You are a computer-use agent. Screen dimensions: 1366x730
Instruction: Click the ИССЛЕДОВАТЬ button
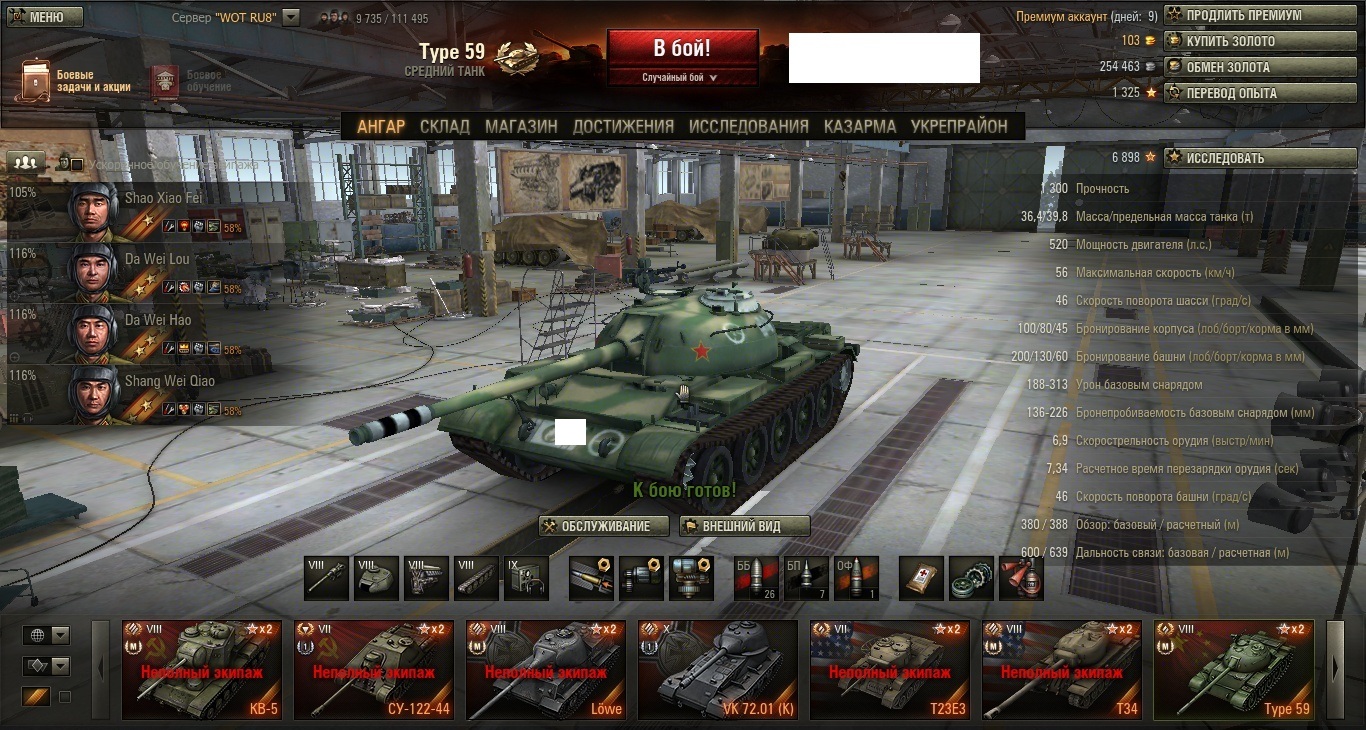click(x=1258, y=158)
